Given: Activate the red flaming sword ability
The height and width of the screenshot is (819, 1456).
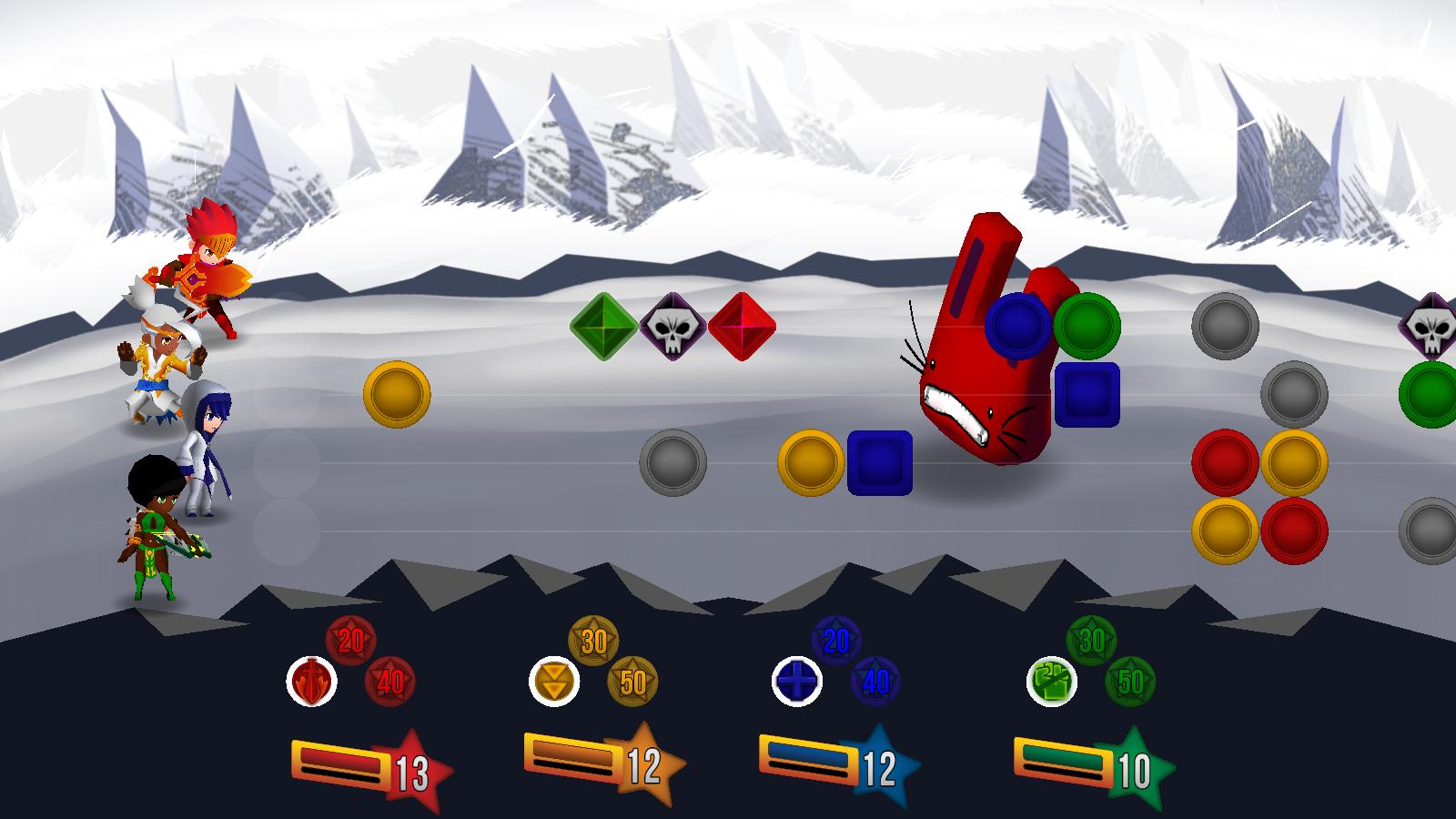Looking at the screenshot, I should 312,681.
